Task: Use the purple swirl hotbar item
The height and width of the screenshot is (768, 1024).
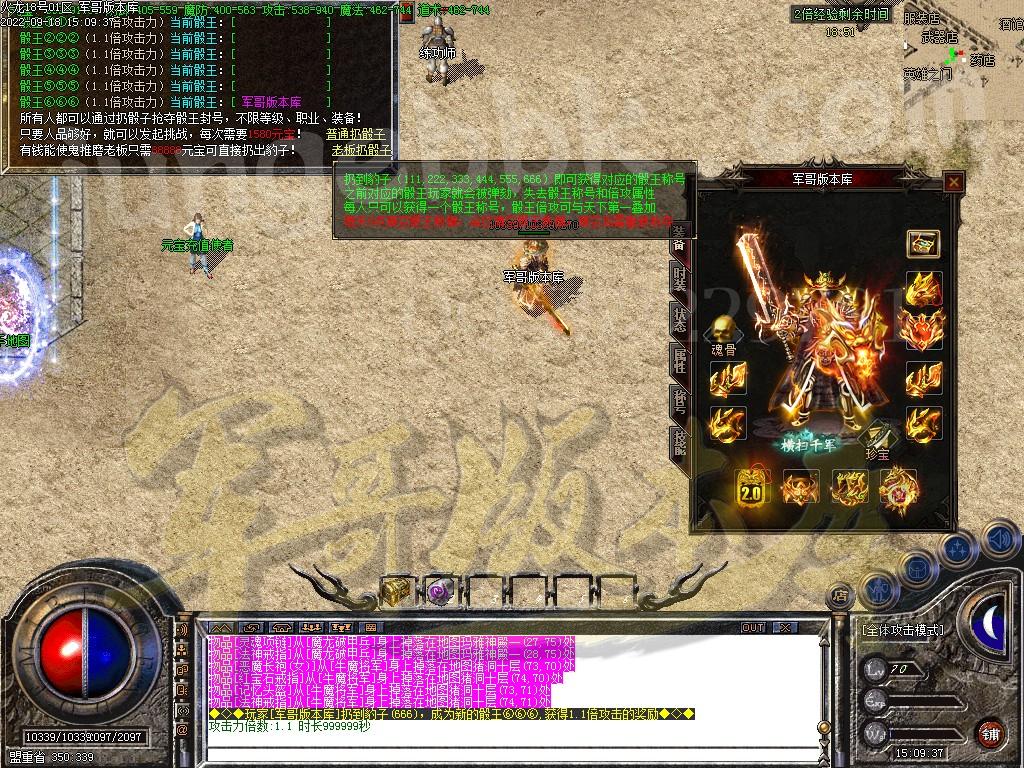Action: pos(440,592)
